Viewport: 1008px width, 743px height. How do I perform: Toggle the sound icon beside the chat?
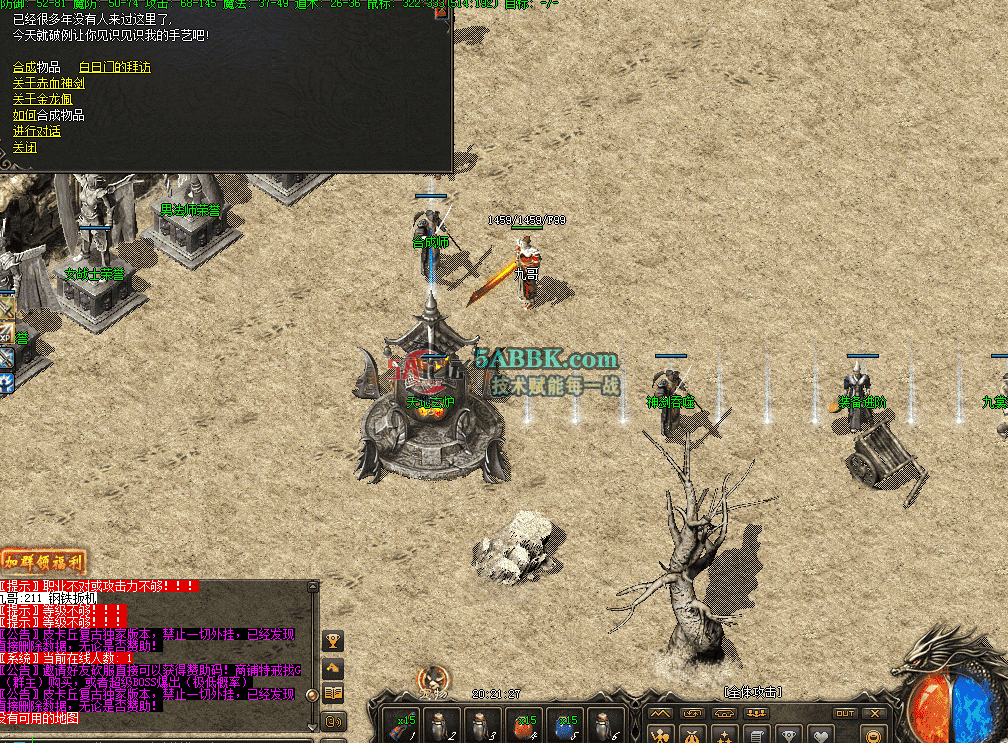pos(333,720)
